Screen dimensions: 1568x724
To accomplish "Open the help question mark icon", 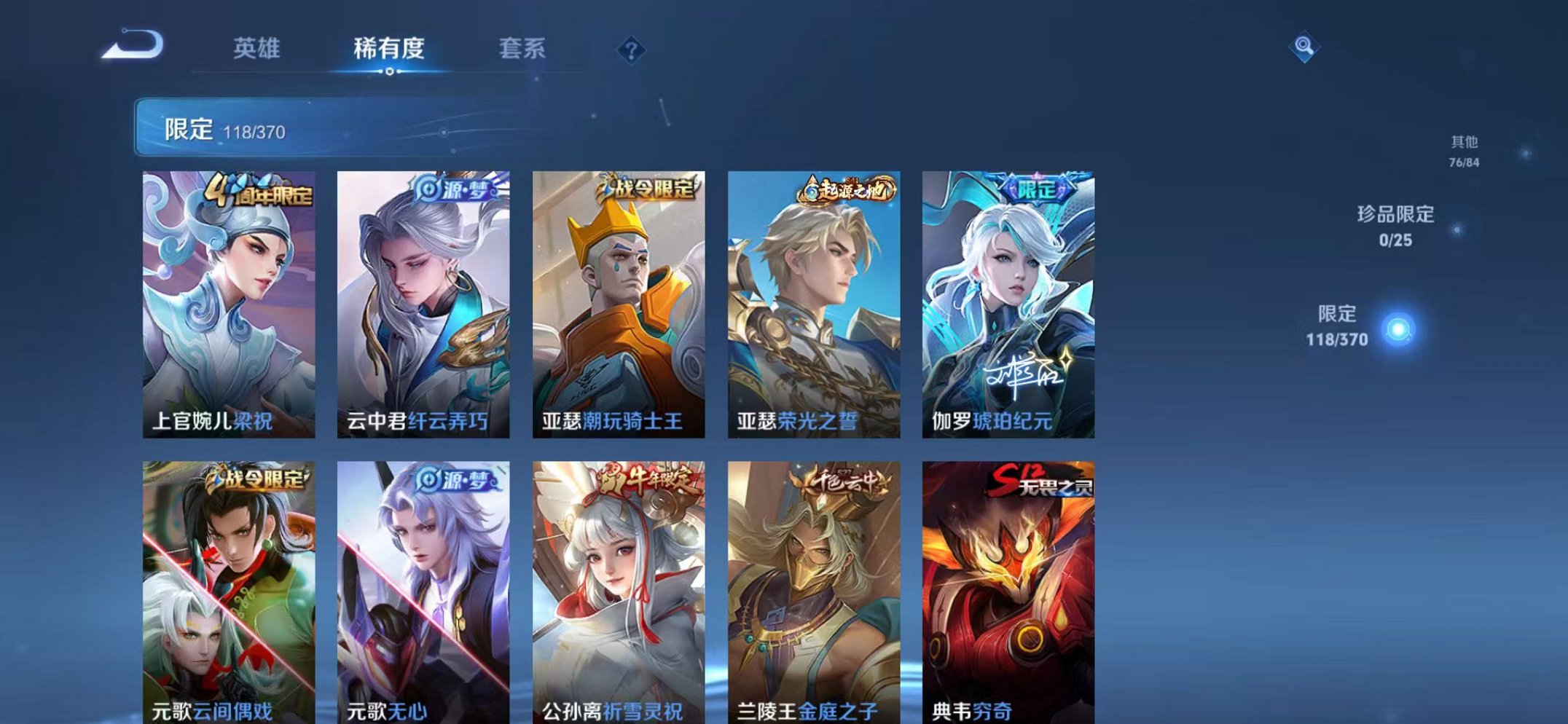I will click(x=631, y=50).
